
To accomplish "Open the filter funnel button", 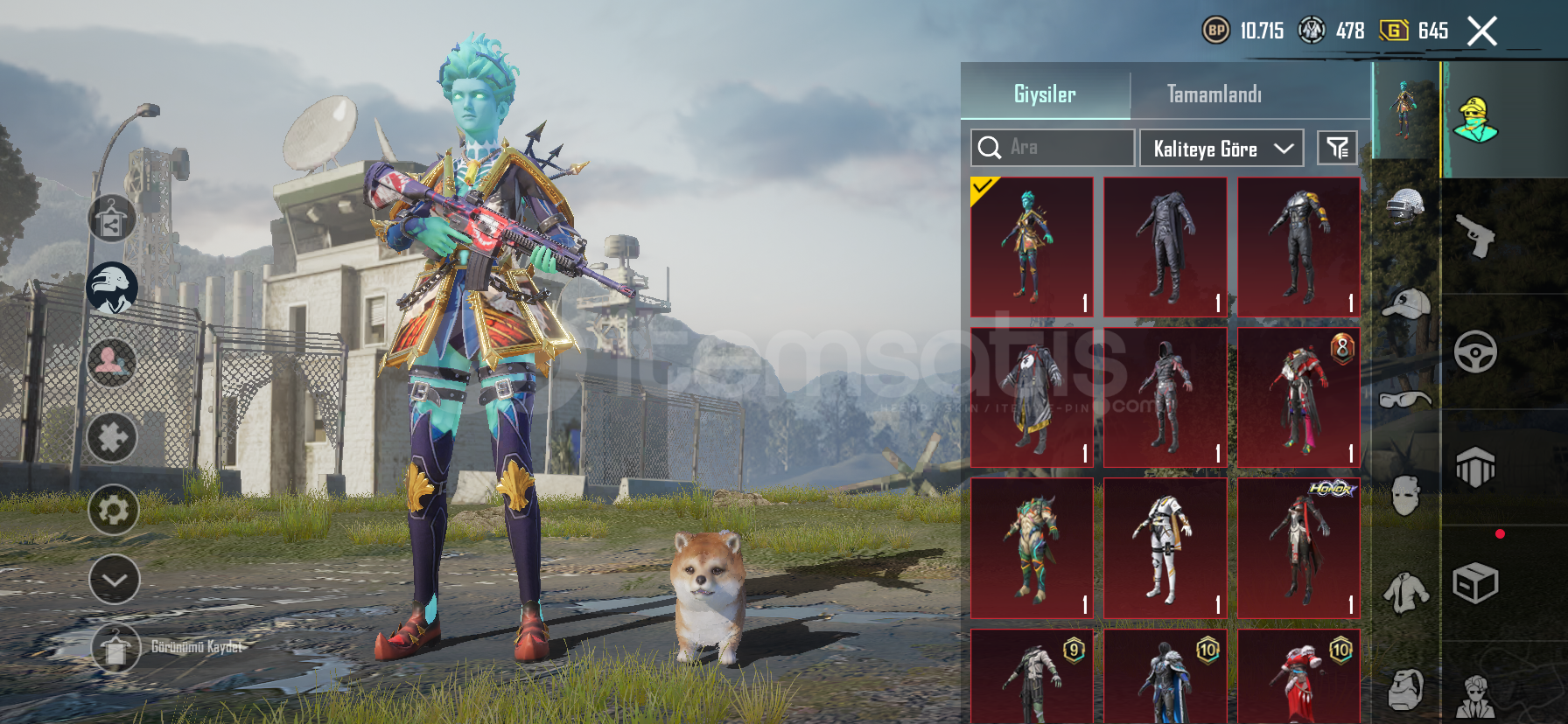I will [x=1337, y=149].
